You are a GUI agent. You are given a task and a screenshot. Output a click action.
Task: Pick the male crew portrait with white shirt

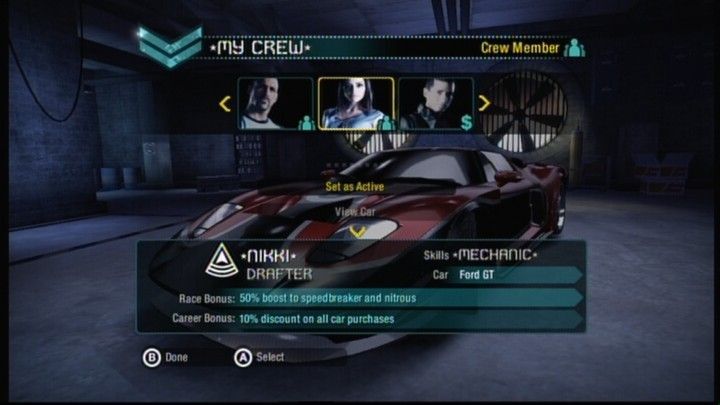coord(275,103)
